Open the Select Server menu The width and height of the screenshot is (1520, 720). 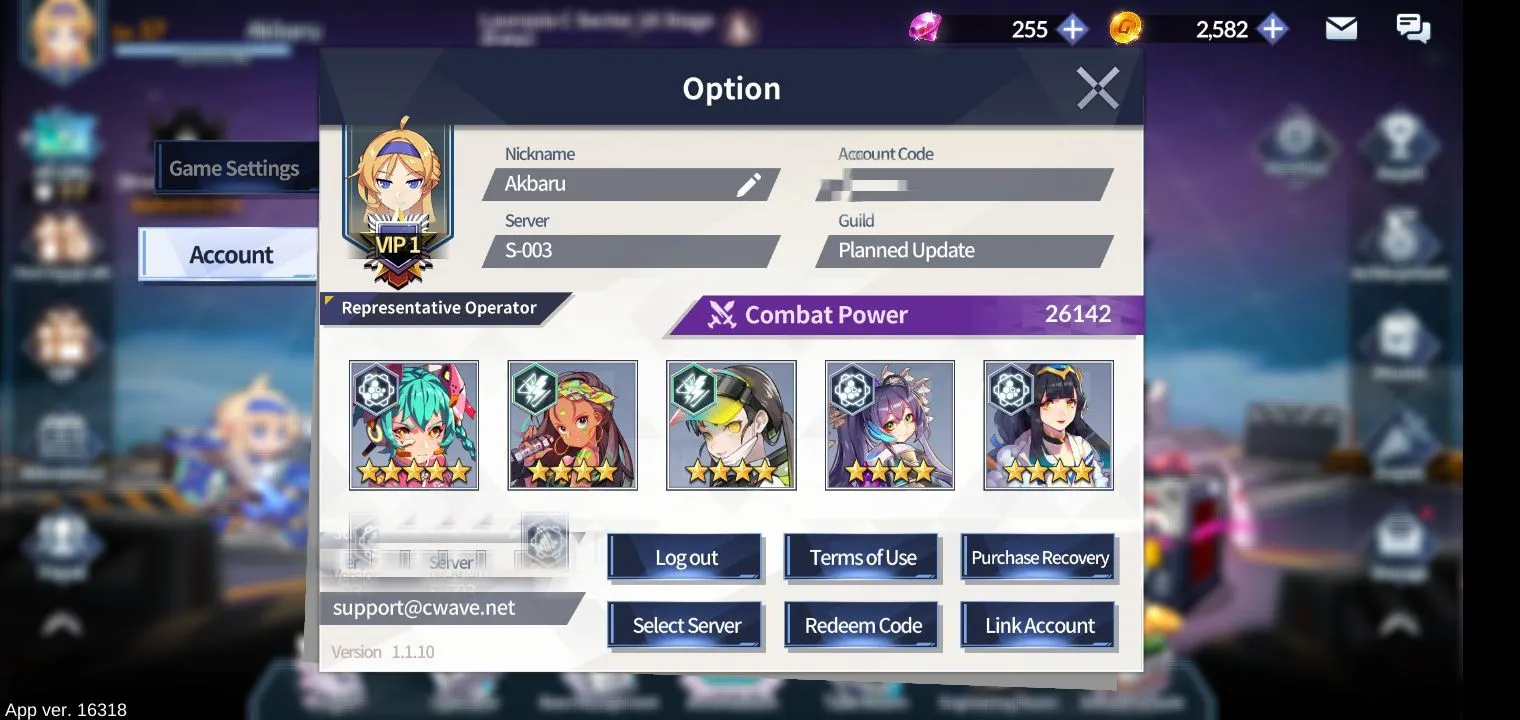pyautogui.click(x=686, y=626)
